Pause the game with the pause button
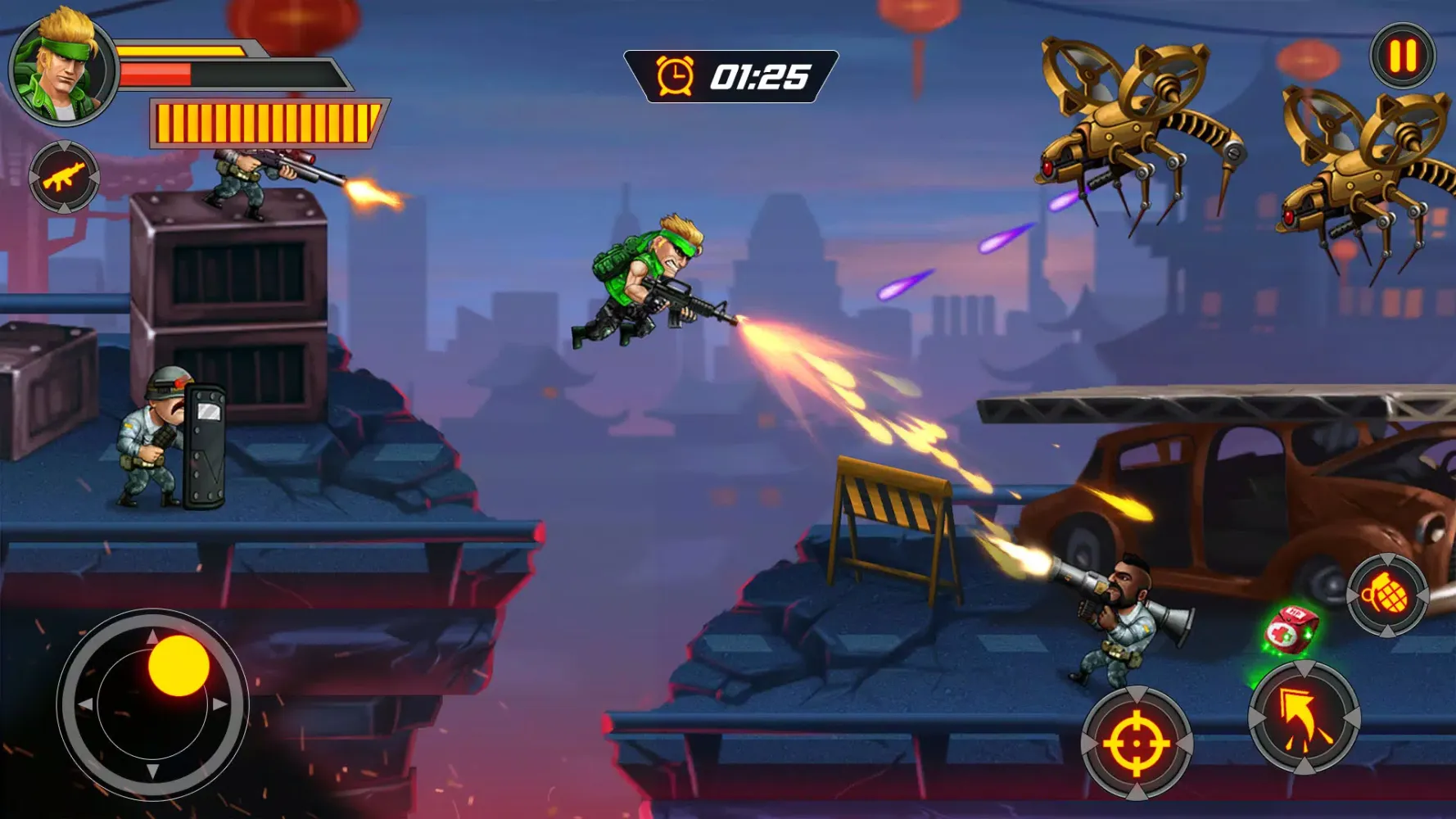The height and width of the screenshot is (819, 1456). point(1403,56)
